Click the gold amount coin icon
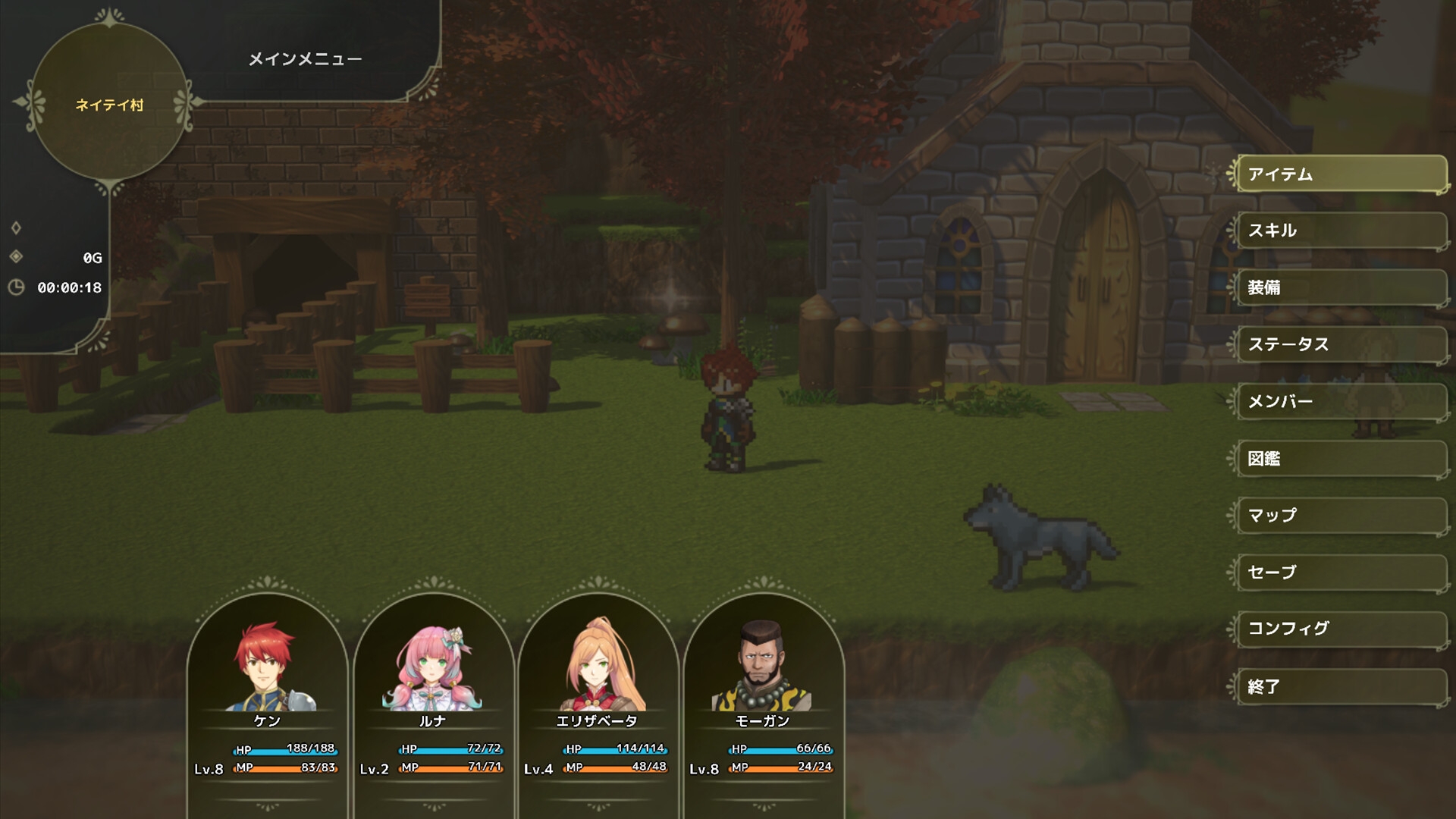The image size is (1456, 819). click(x=17, y=258)
